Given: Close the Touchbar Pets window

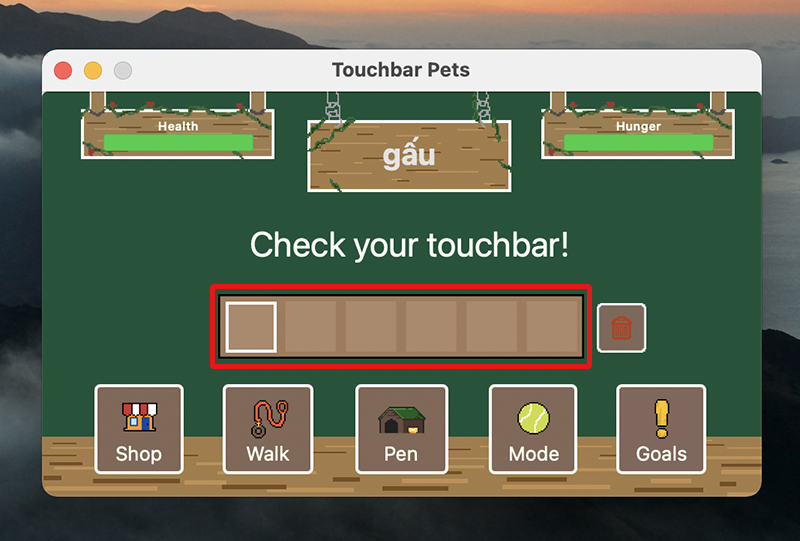Looking at the screenshot, I should pos(63,71).
